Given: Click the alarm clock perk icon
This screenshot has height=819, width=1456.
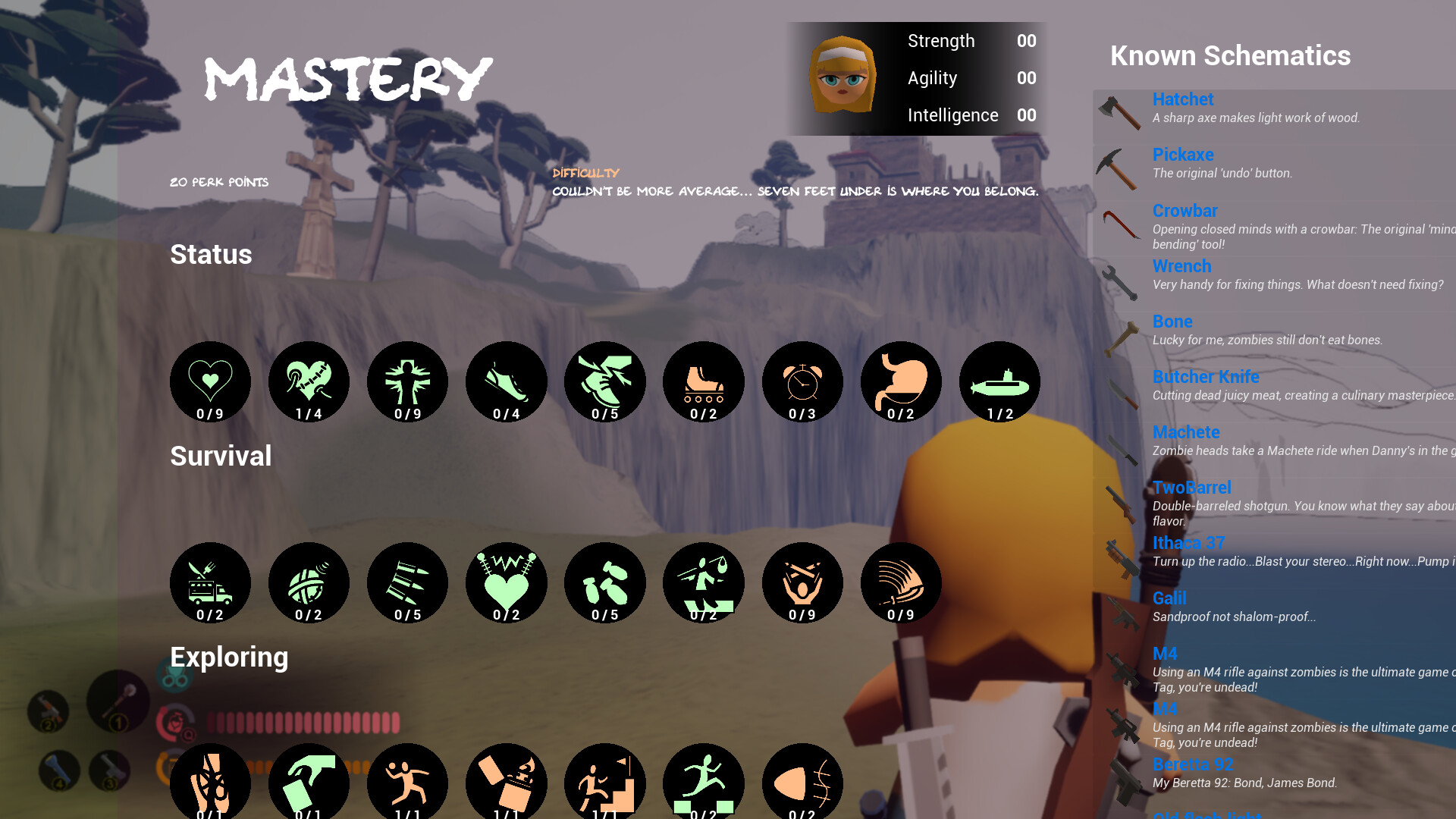Looking at the screenshot, I should click(802, 381).
